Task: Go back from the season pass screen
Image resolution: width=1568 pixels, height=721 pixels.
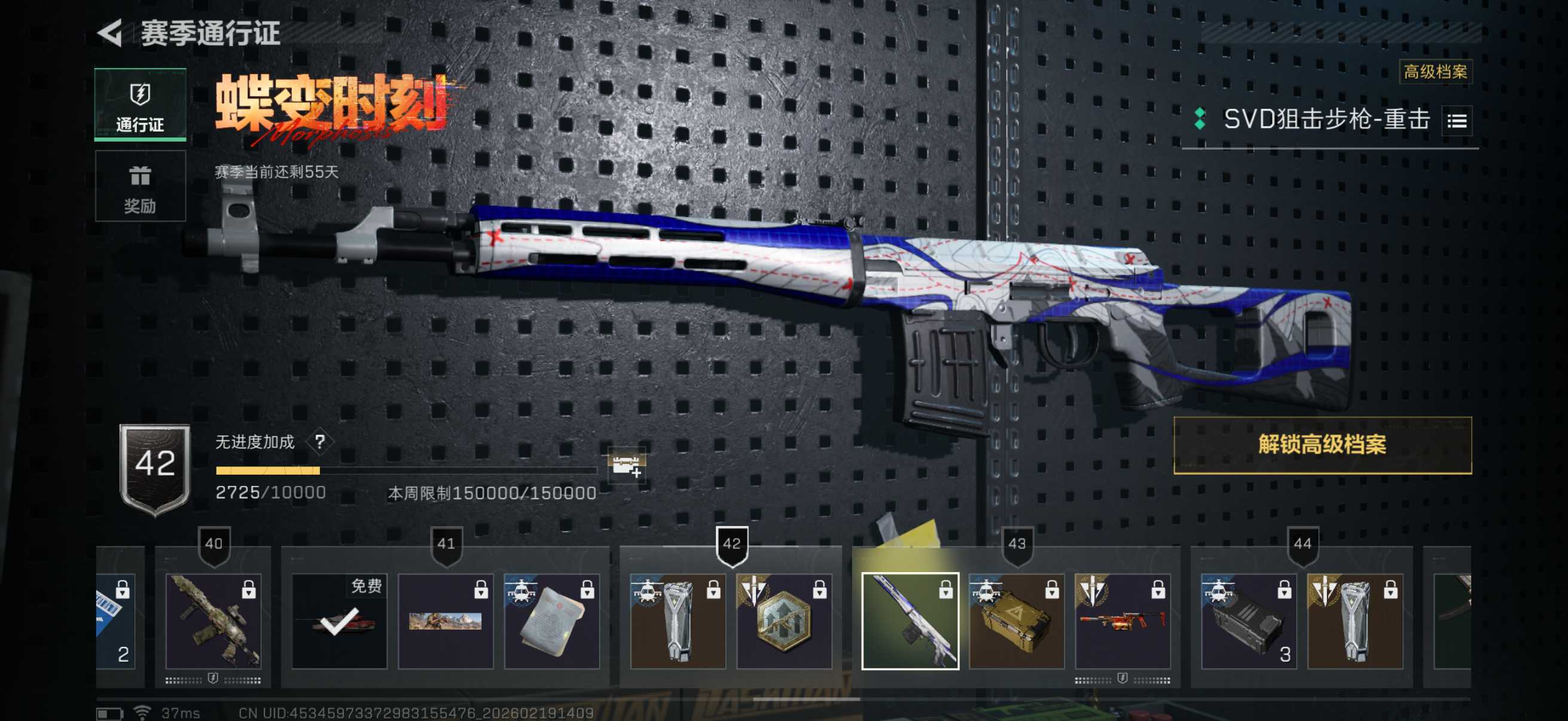Action: tap(111, 33)
